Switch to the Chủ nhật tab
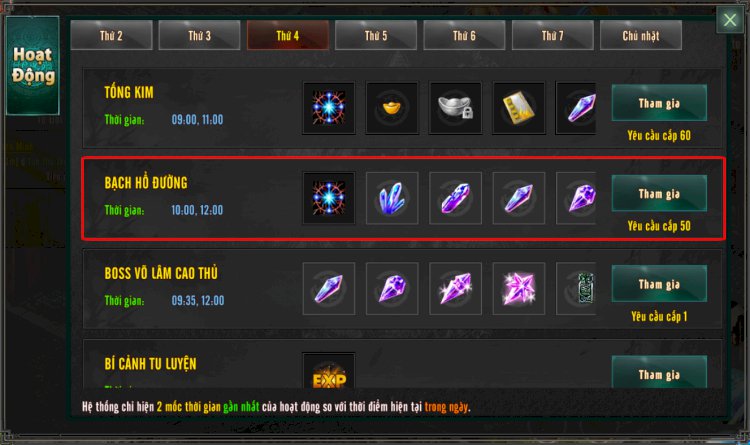The height and width of the screenshot is (445, 750). pos(641,35)
